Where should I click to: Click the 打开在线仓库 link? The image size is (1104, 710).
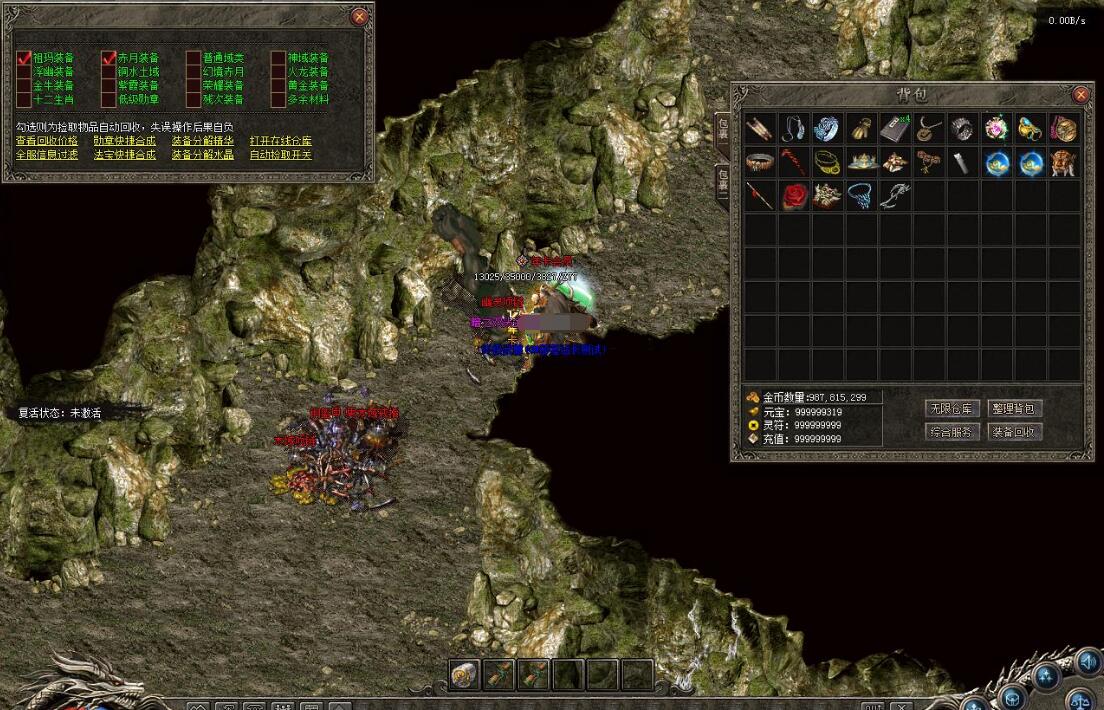coord(281,141)
